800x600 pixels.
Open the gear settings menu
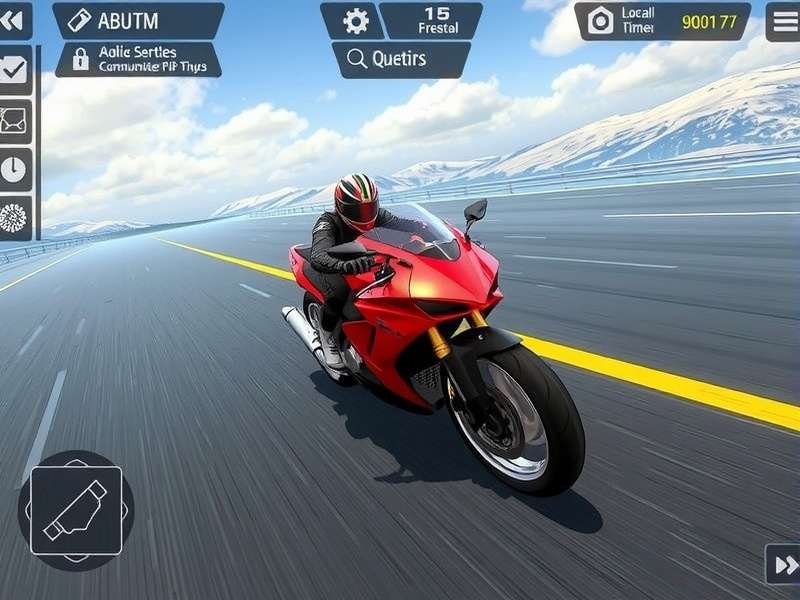click(x=355, y=21)
